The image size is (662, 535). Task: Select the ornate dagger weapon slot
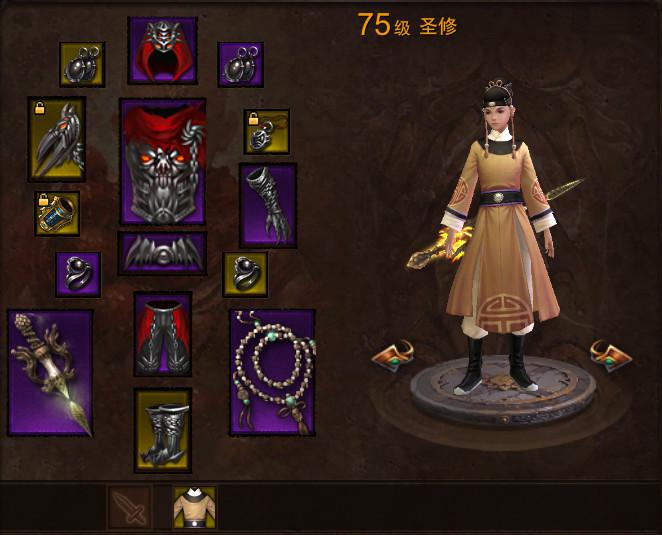(x=50, y=372)
